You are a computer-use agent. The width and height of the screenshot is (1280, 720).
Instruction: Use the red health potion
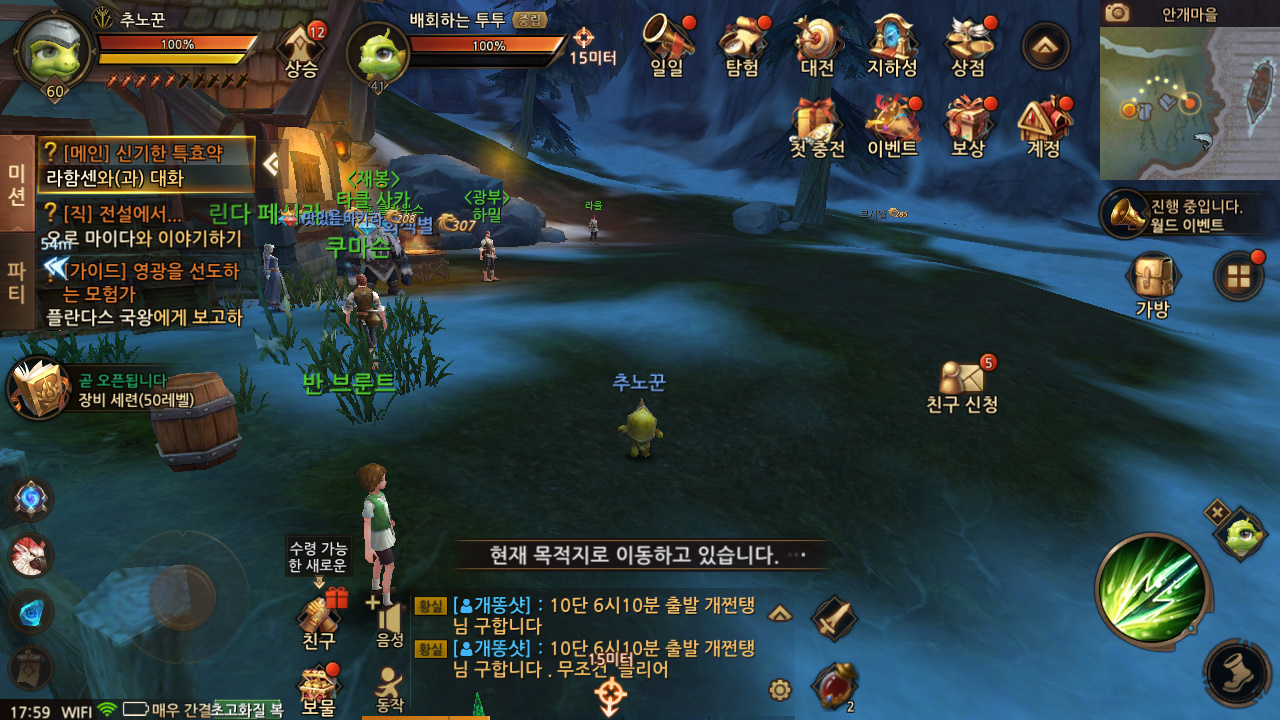pos(833,687)
